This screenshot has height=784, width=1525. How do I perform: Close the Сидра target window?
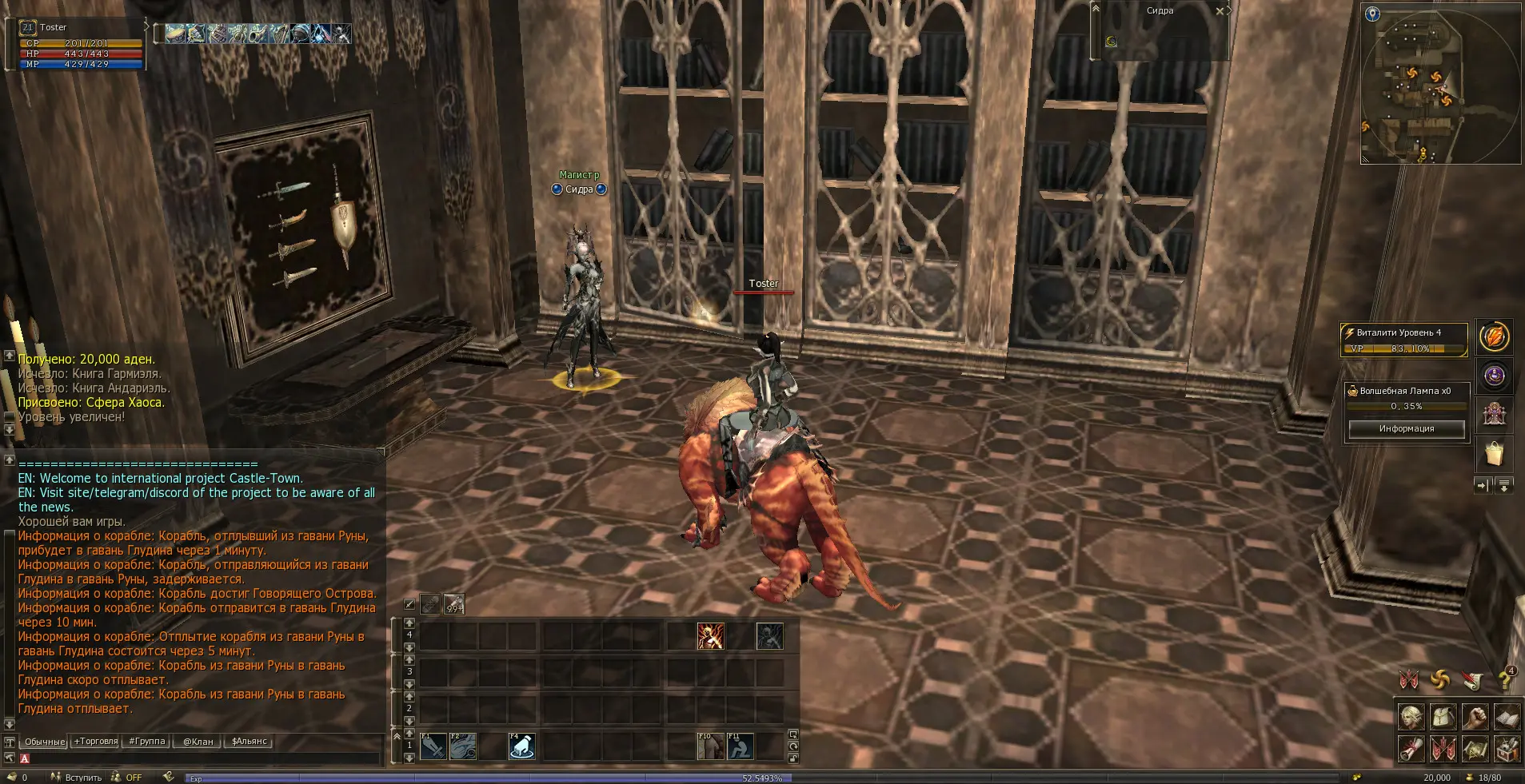[x=1220, y=11]
